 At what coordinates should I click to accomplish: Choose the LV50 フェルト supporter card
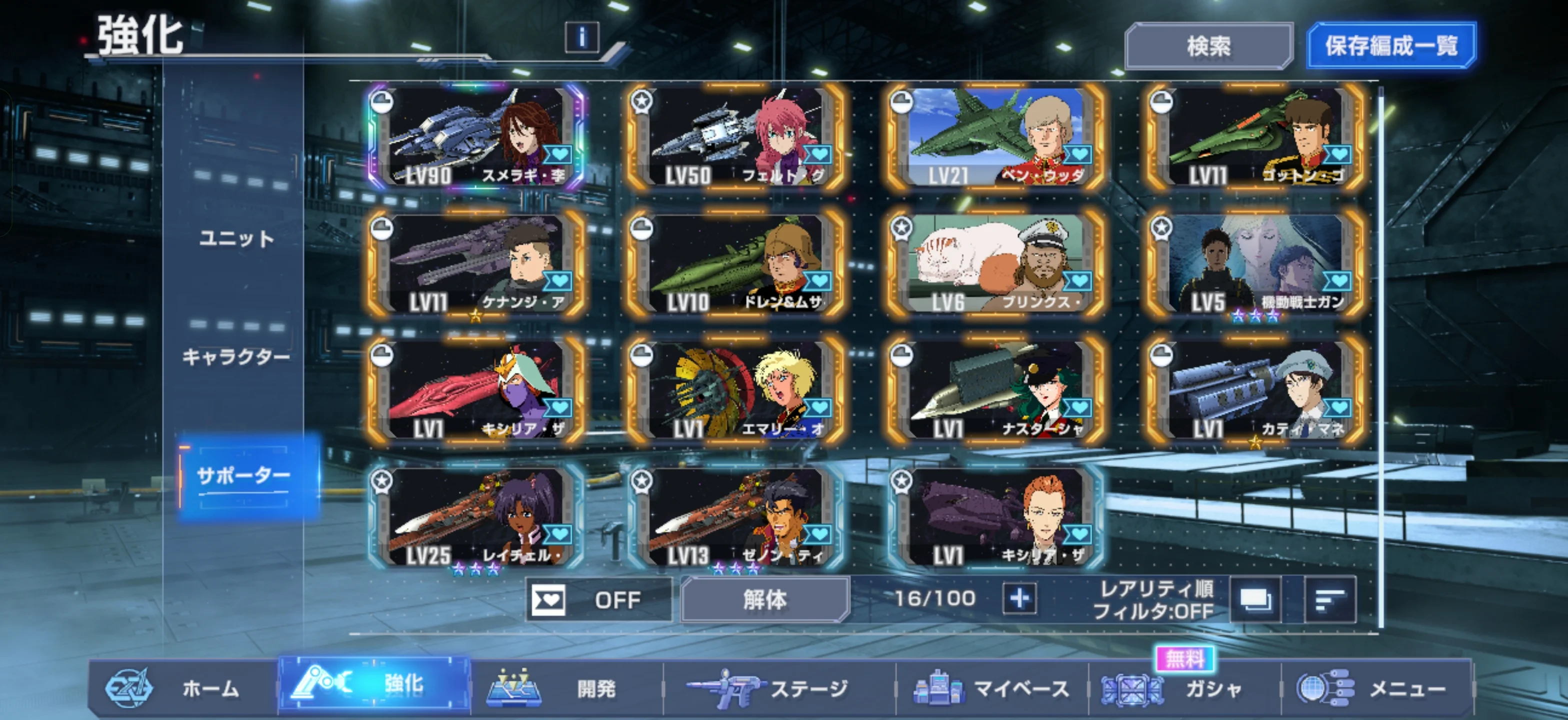pos(735,137)
